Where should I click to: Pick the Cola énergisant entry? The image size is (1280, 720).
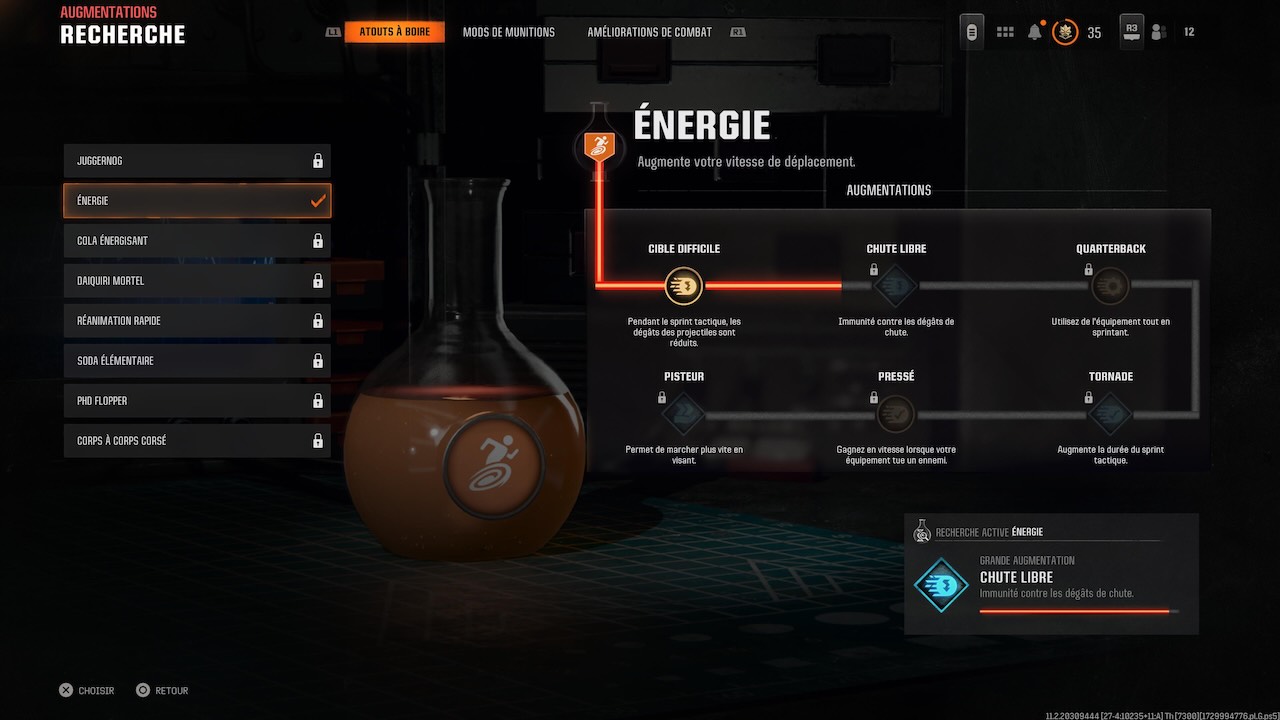pos(197,241)
